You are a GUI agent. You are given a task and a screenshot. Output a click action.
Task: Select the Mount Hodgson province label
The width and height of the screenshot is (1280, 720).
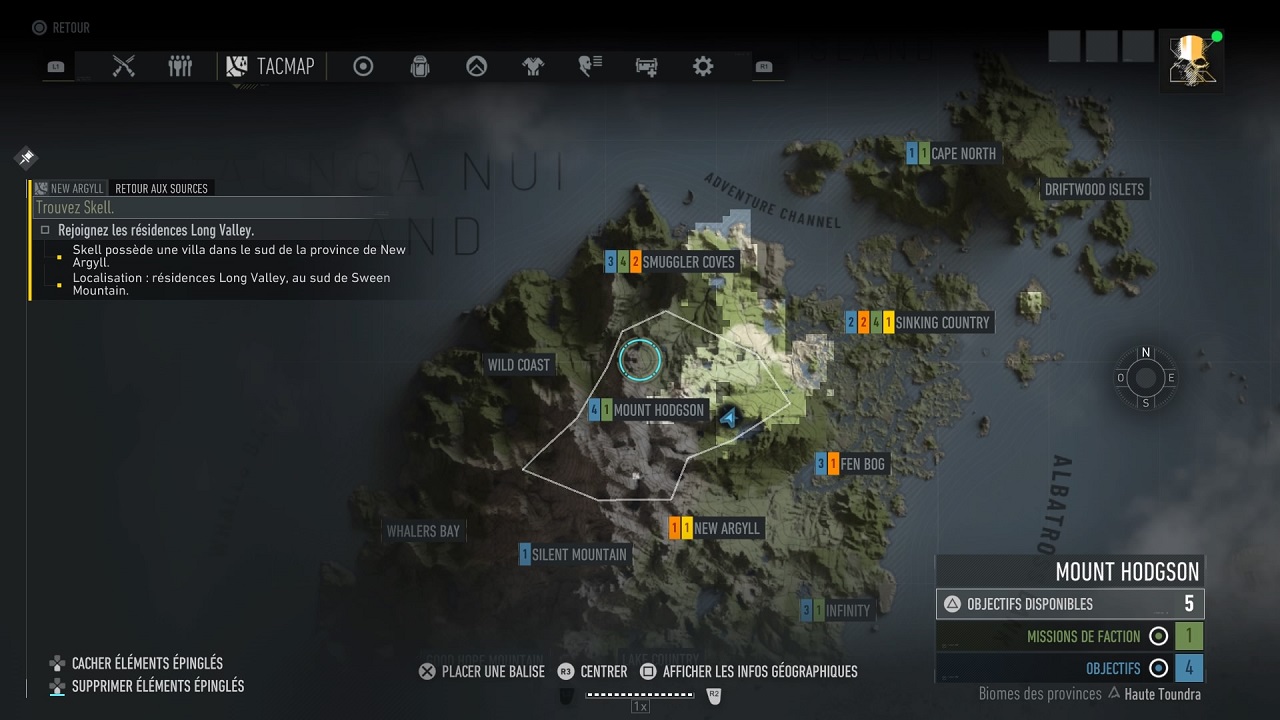[658, 410]
